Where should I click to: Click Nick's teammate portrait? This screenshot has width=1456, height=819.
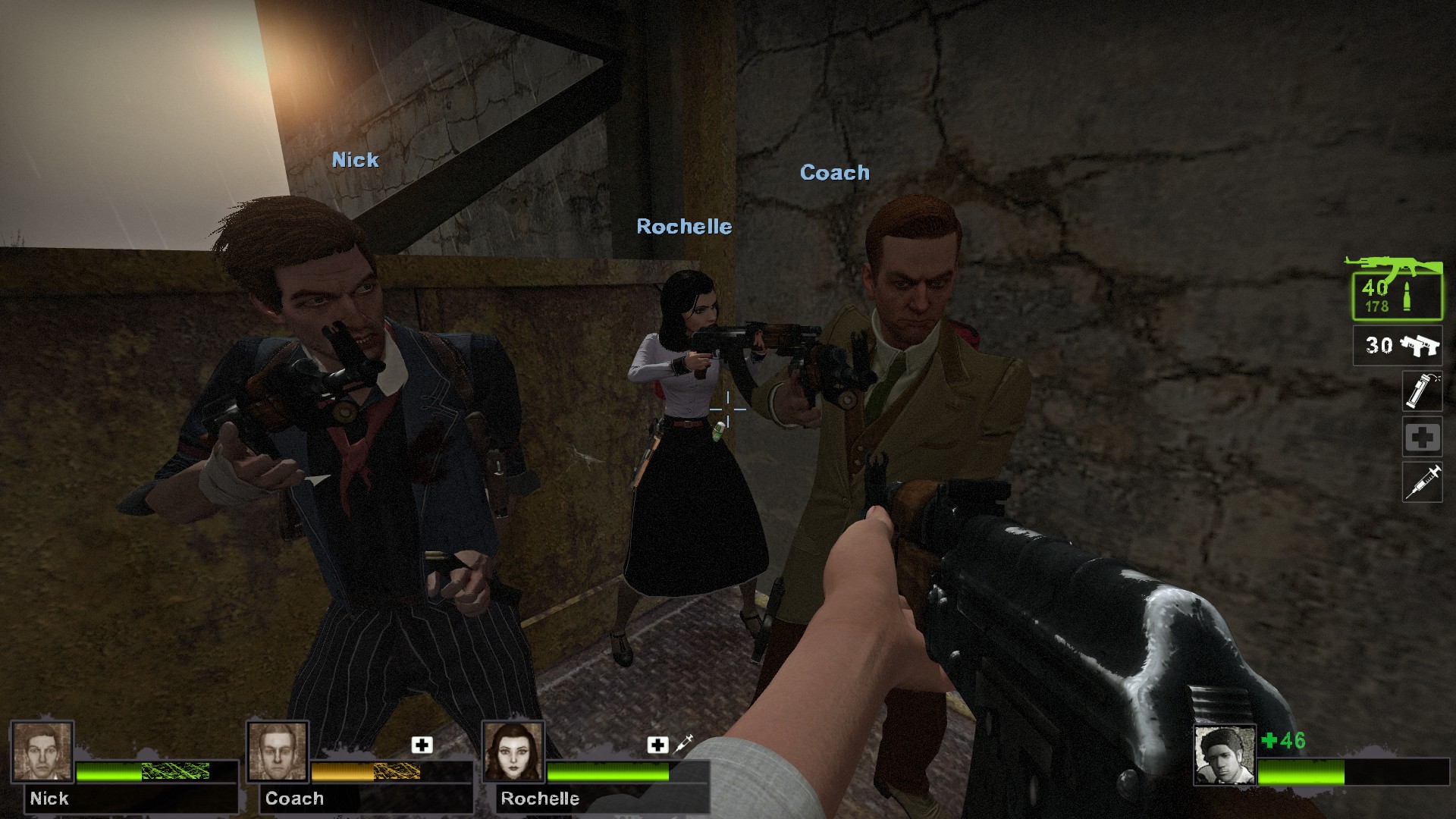tap(42, 752)
